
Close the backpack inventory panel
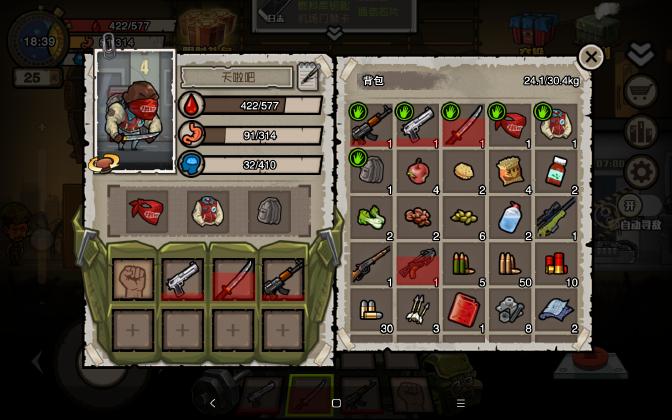pos(591,58)
